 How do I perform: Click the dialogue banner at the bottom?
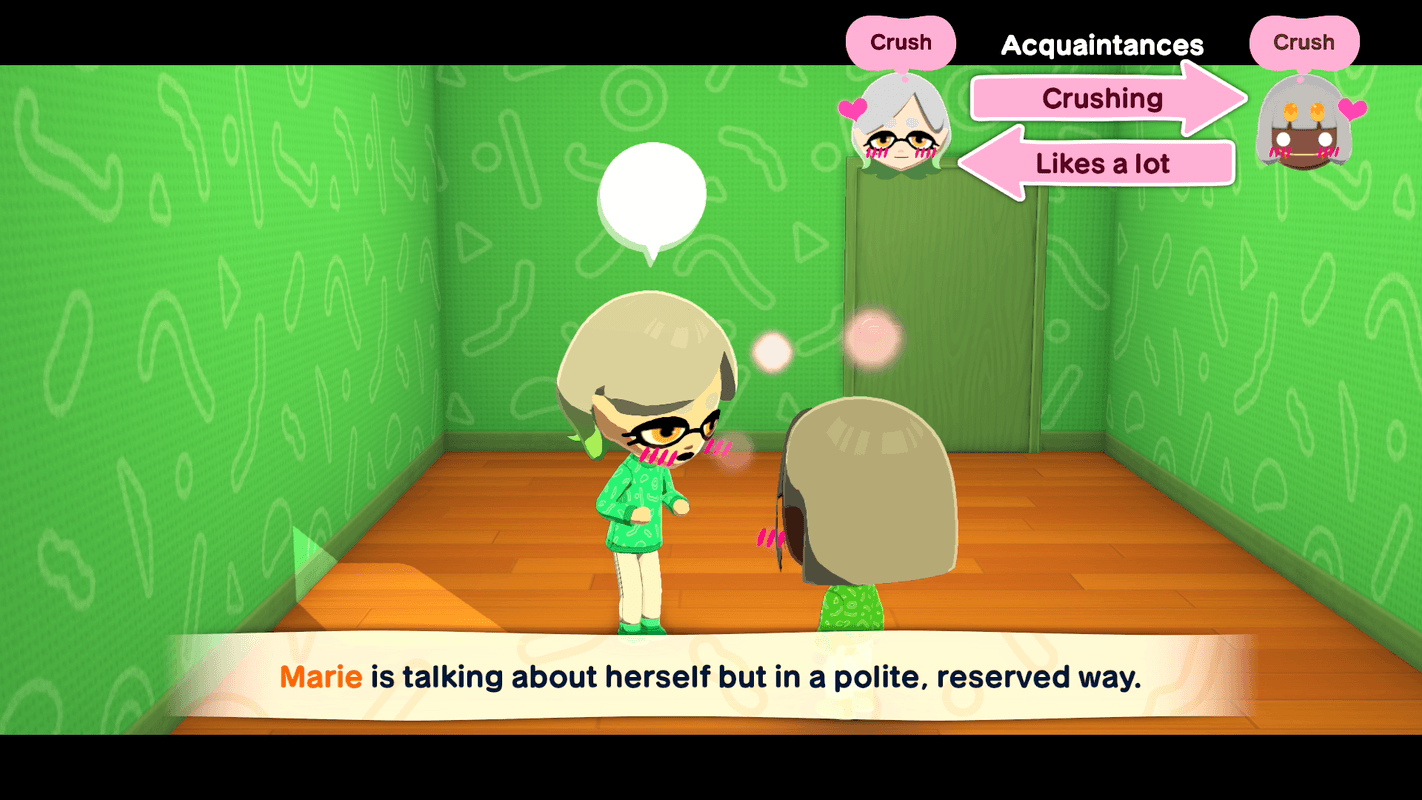(711, 678)
